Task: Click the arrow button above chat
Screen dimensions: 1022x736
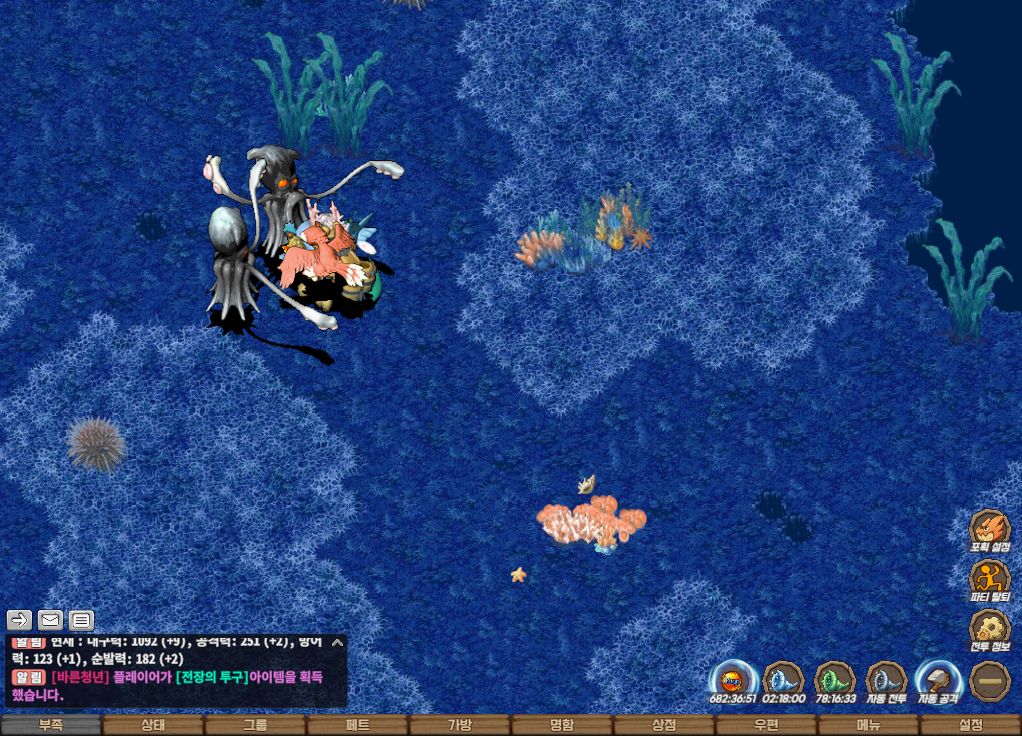Action: [20, 620]
